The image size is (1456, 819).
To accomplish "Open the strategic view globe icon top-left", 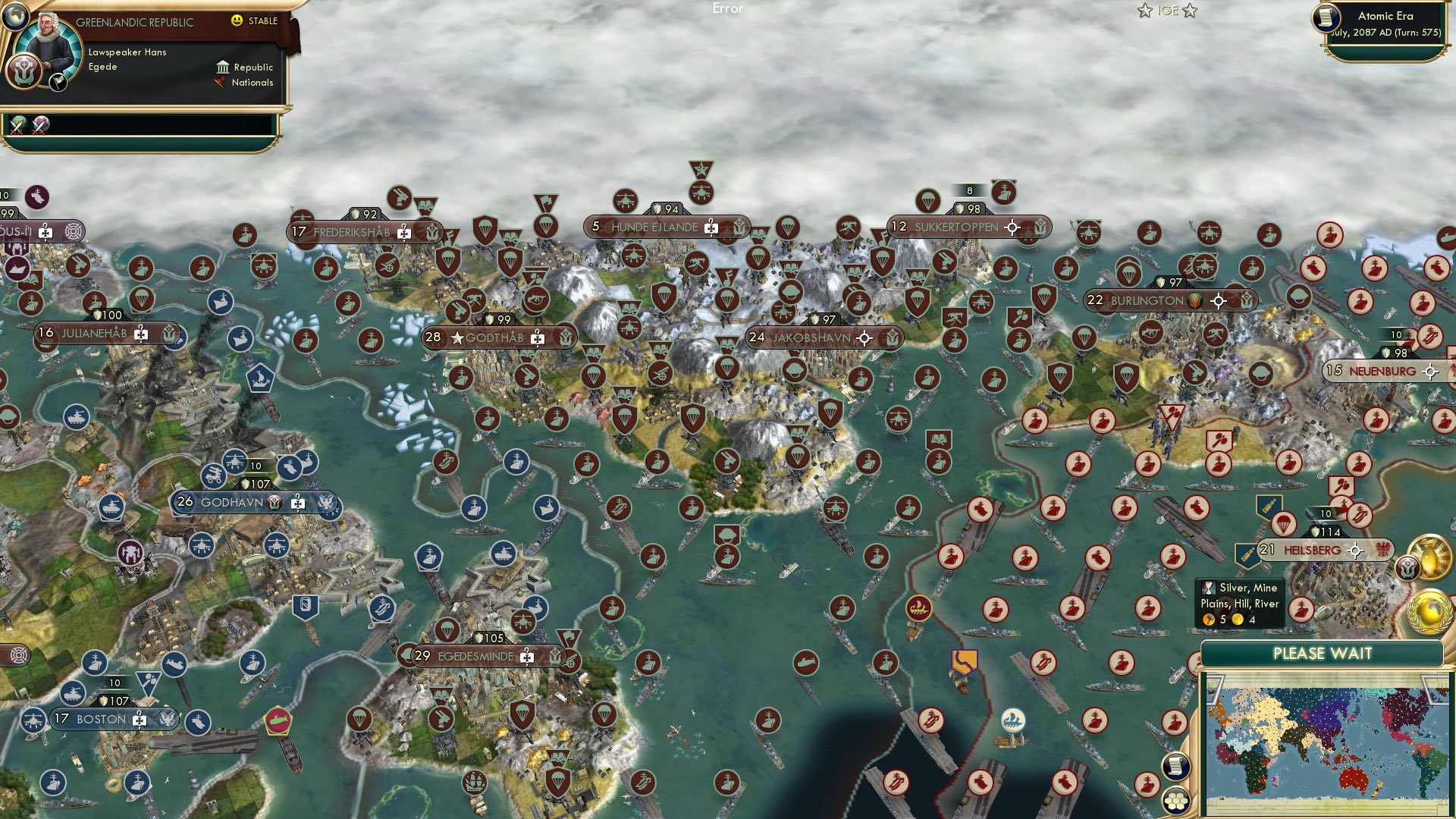I will point(15,15).
